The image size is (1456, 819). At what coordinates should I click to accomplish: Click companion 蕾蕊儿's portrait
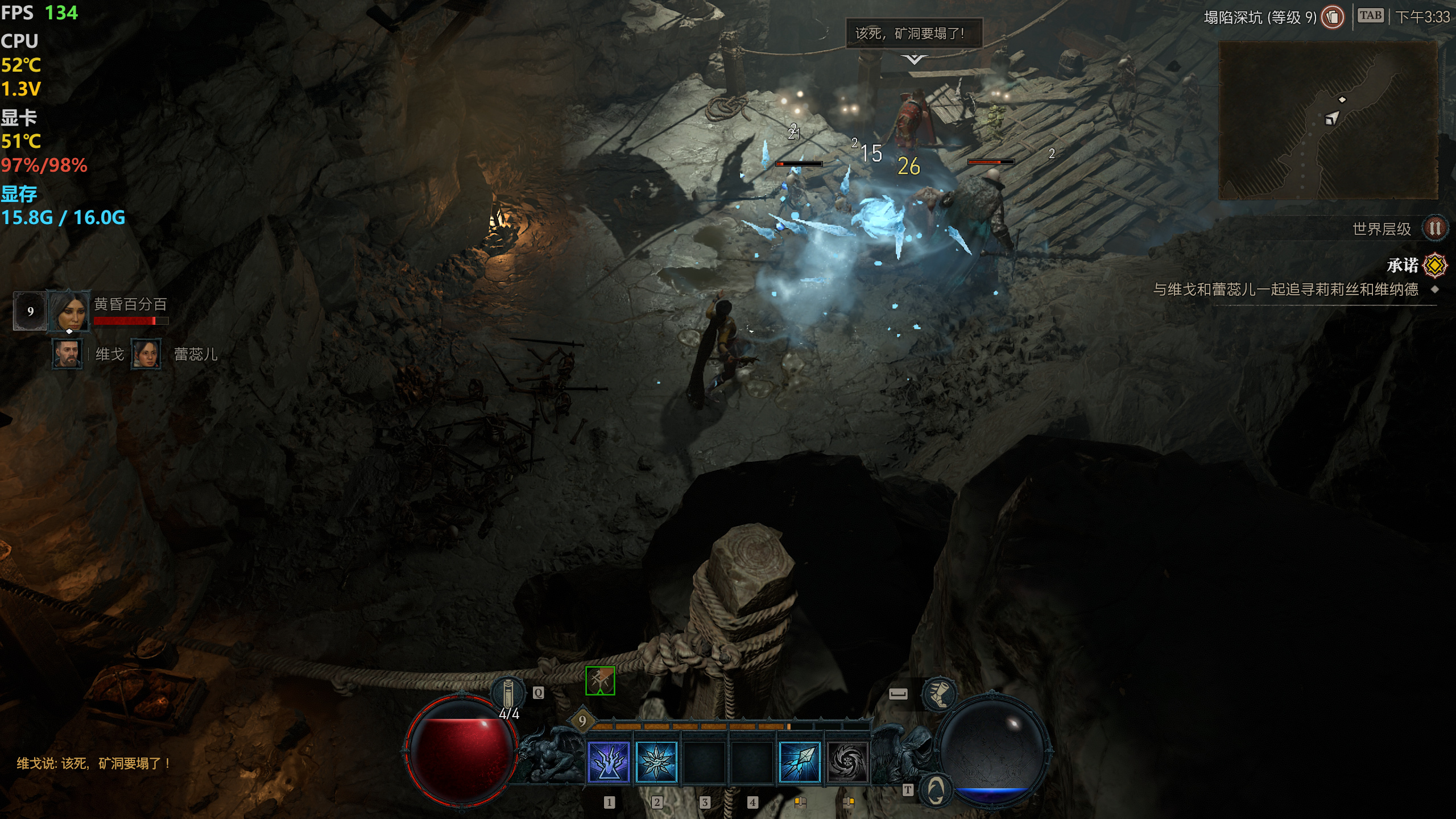(146, 354)
